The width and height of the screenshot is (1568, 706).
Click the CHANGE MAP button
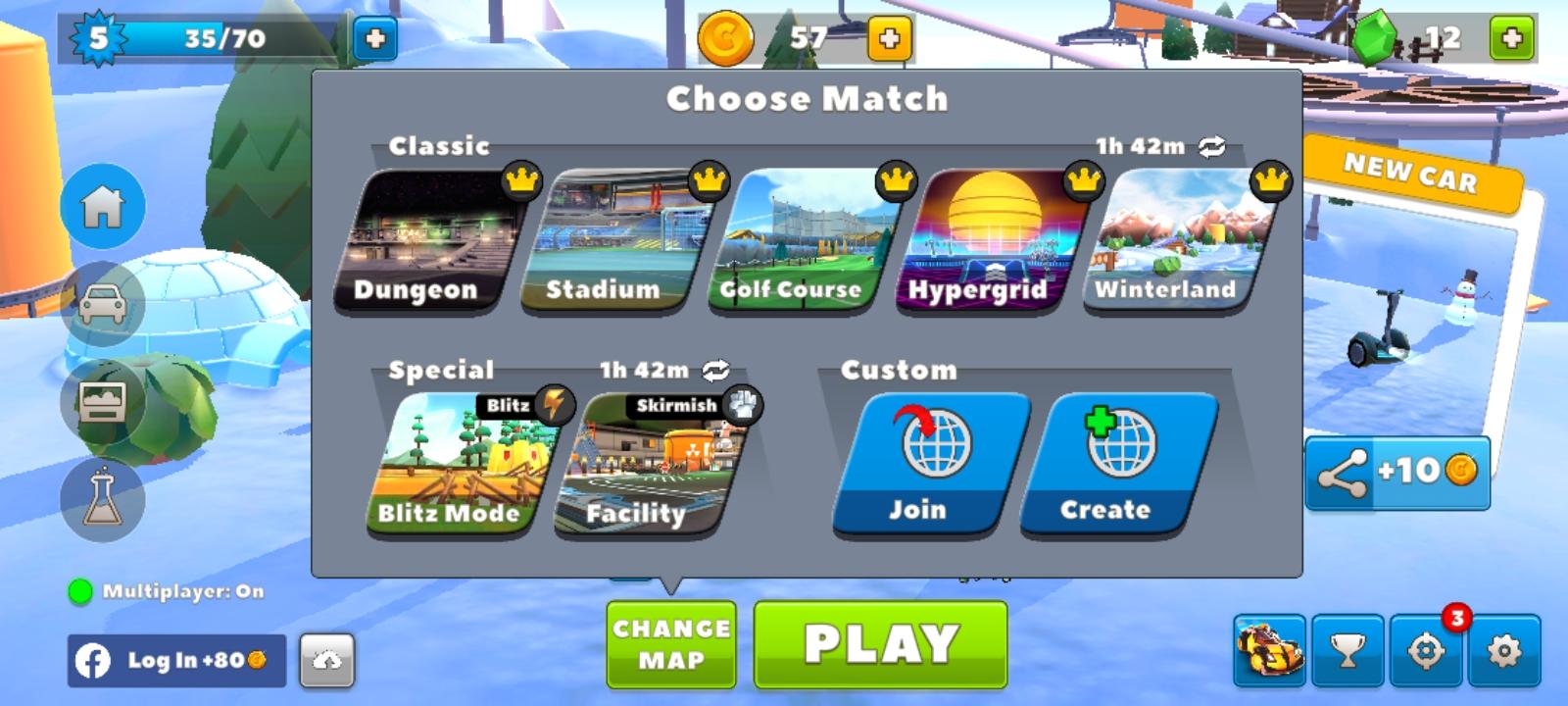pyautogui.click(x=671, y=643)
